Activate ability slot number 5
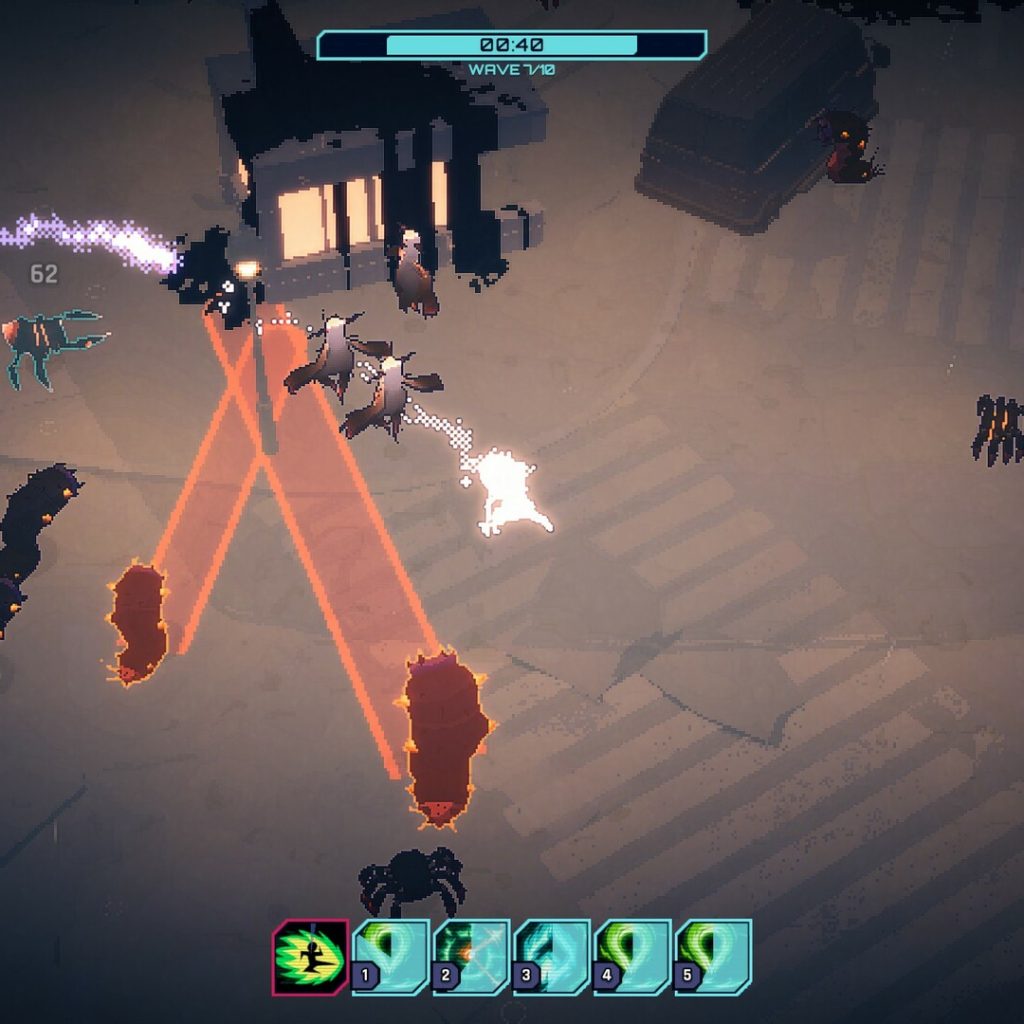This screenshot has width=1024, height=1024. point(714,957)
